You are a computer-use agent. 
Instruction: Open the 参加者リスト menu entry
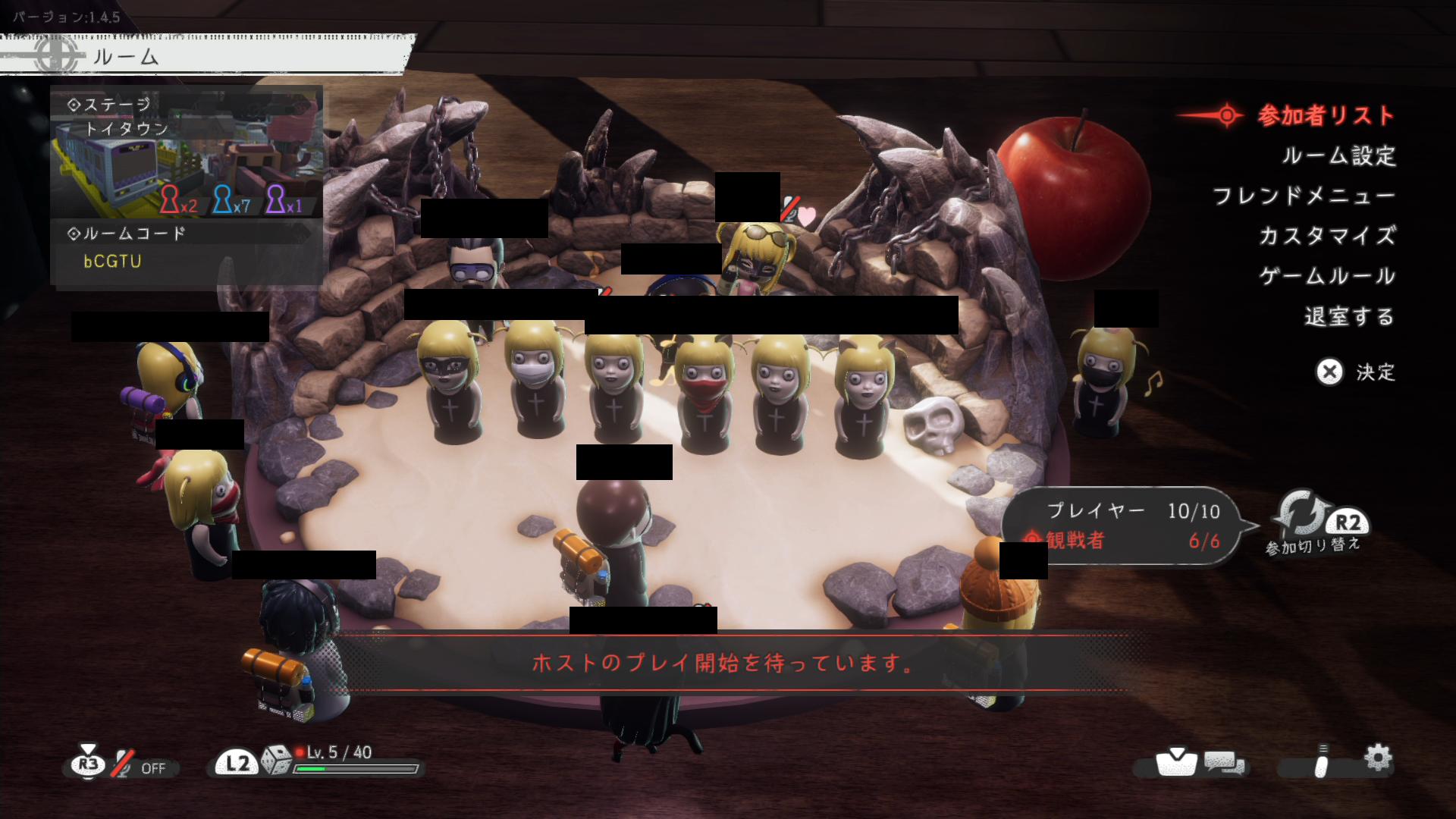[x=1325, y=115]
